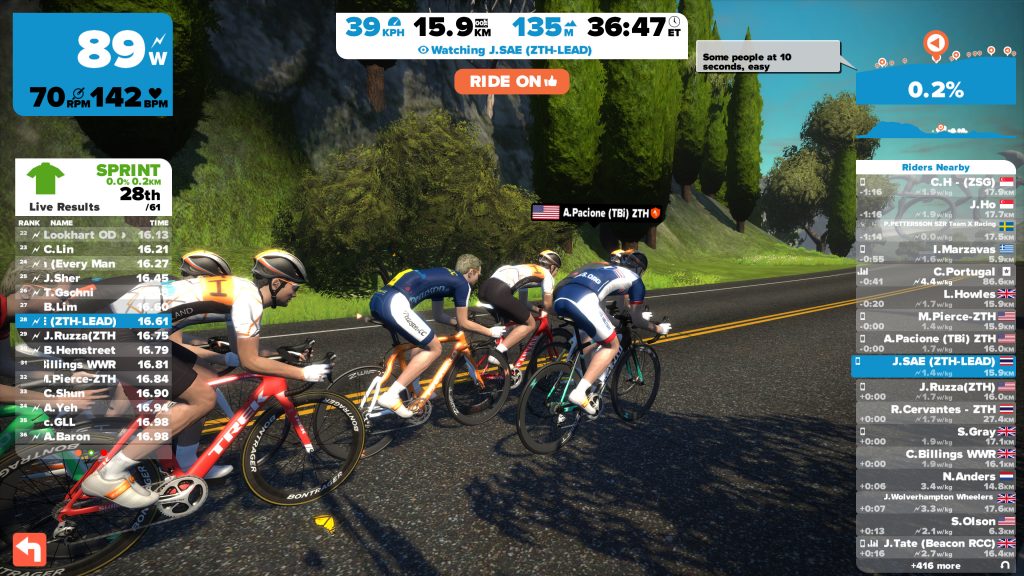
Task: Choose J.Tate (Beacon RCC) rider row
Action: click(x=935, y=548)
